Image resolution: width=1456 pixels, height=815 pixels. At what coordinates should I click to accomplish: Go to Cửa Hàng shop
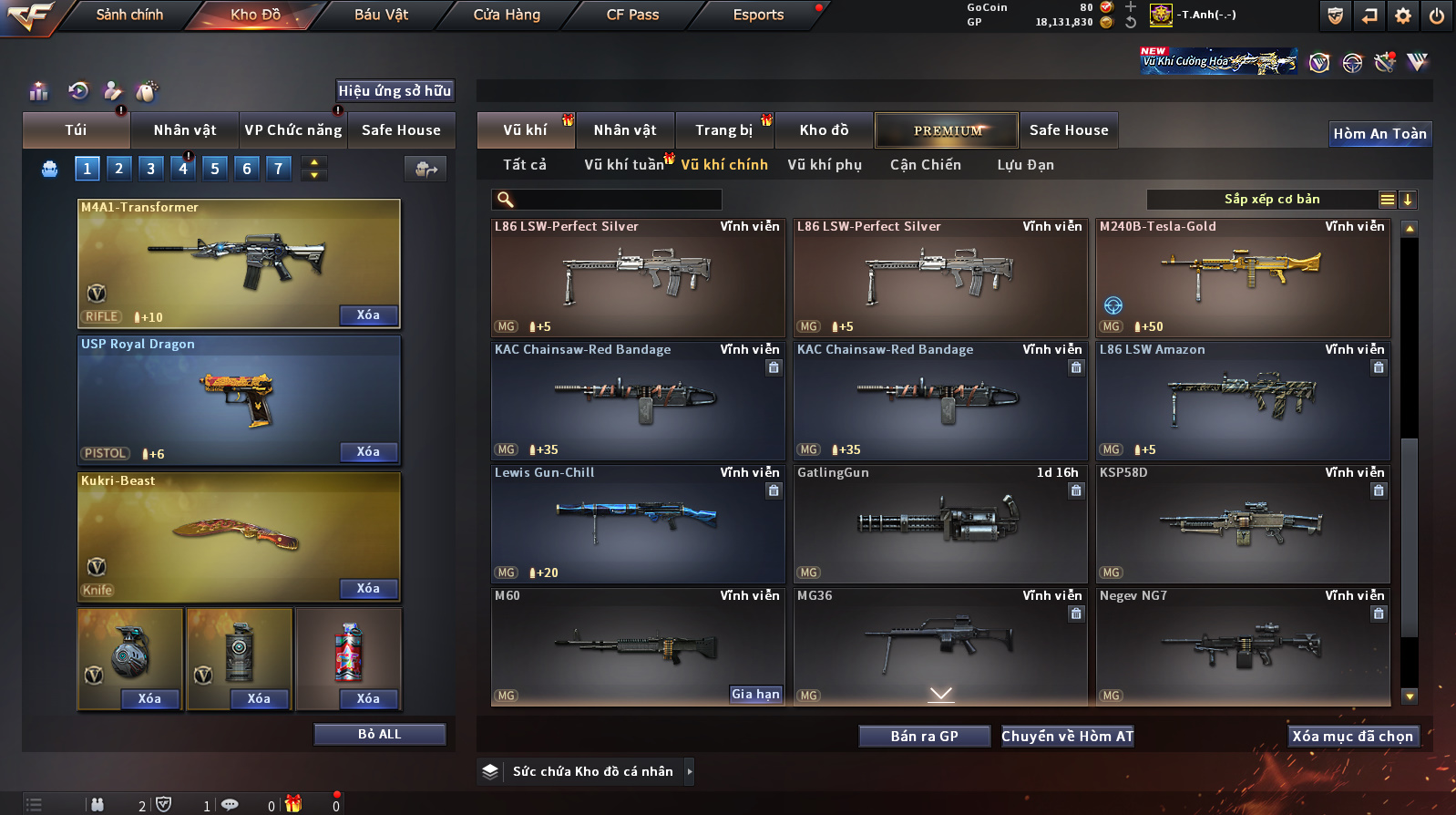point(507,15)
